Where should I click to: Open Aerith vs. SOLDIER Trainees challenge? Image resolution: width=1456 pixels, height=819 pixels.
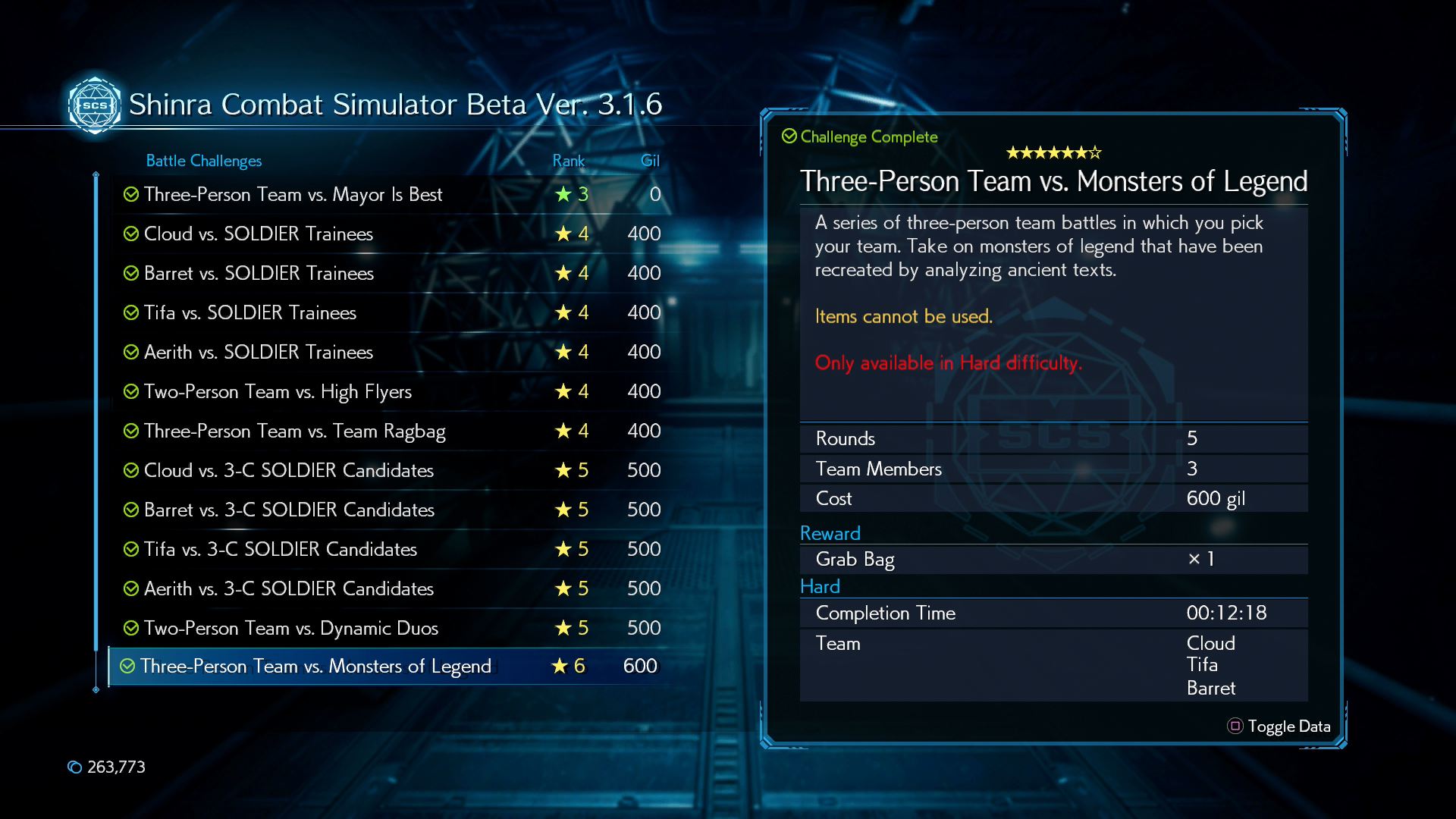(x=259, y=353)
